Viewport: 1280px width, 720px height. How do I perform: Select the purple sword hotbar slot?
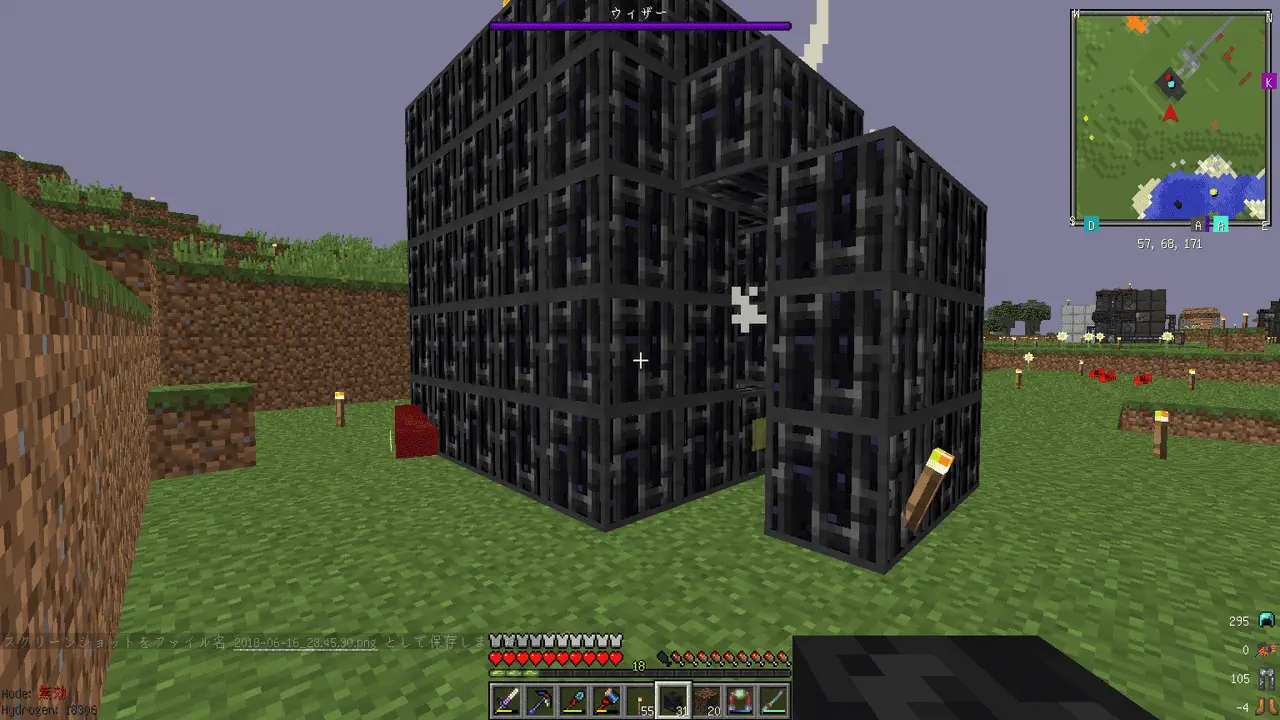(507, 701)
